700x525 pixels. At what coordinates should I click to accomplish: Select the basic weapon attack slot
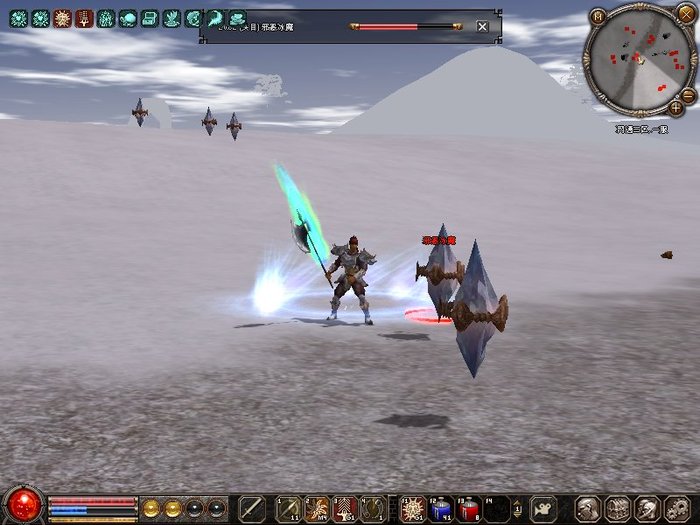click(x=252, y=508)
